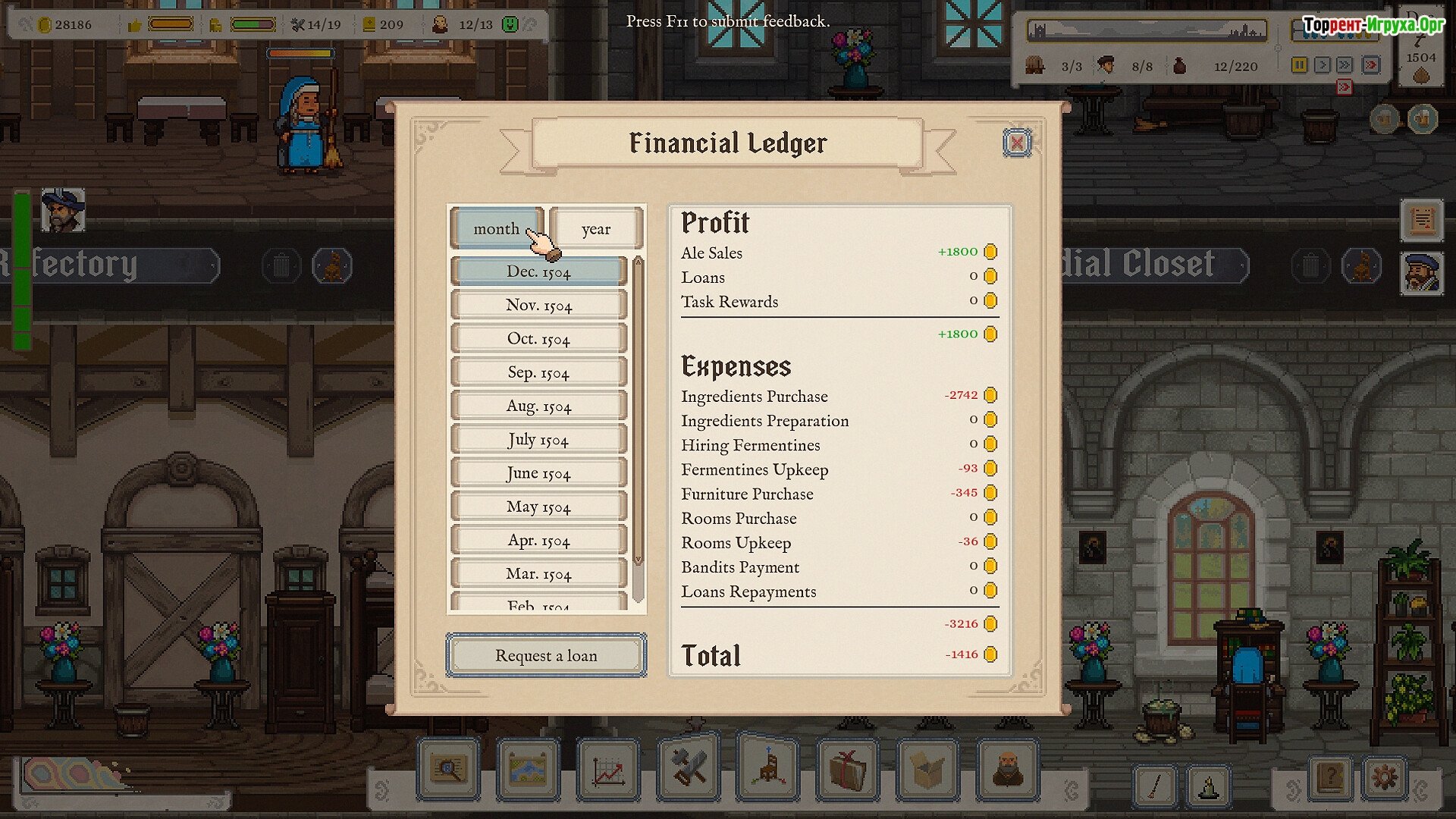Open the help book with question mark
Viewport: 1456px width, 819px height.
[x=1330, y=778]
